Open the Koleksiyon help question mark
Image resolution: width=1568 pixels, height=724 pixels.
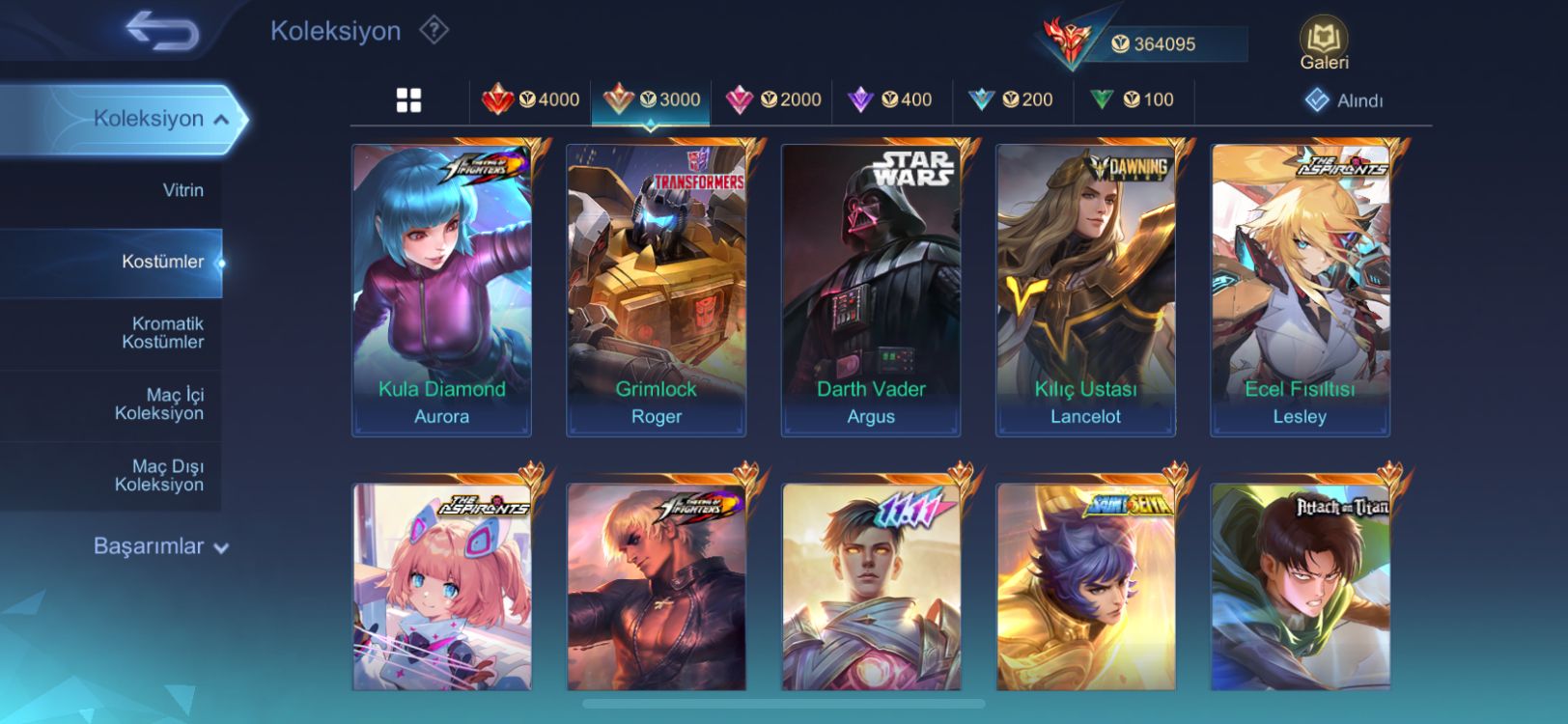click(x=434, y=31)
